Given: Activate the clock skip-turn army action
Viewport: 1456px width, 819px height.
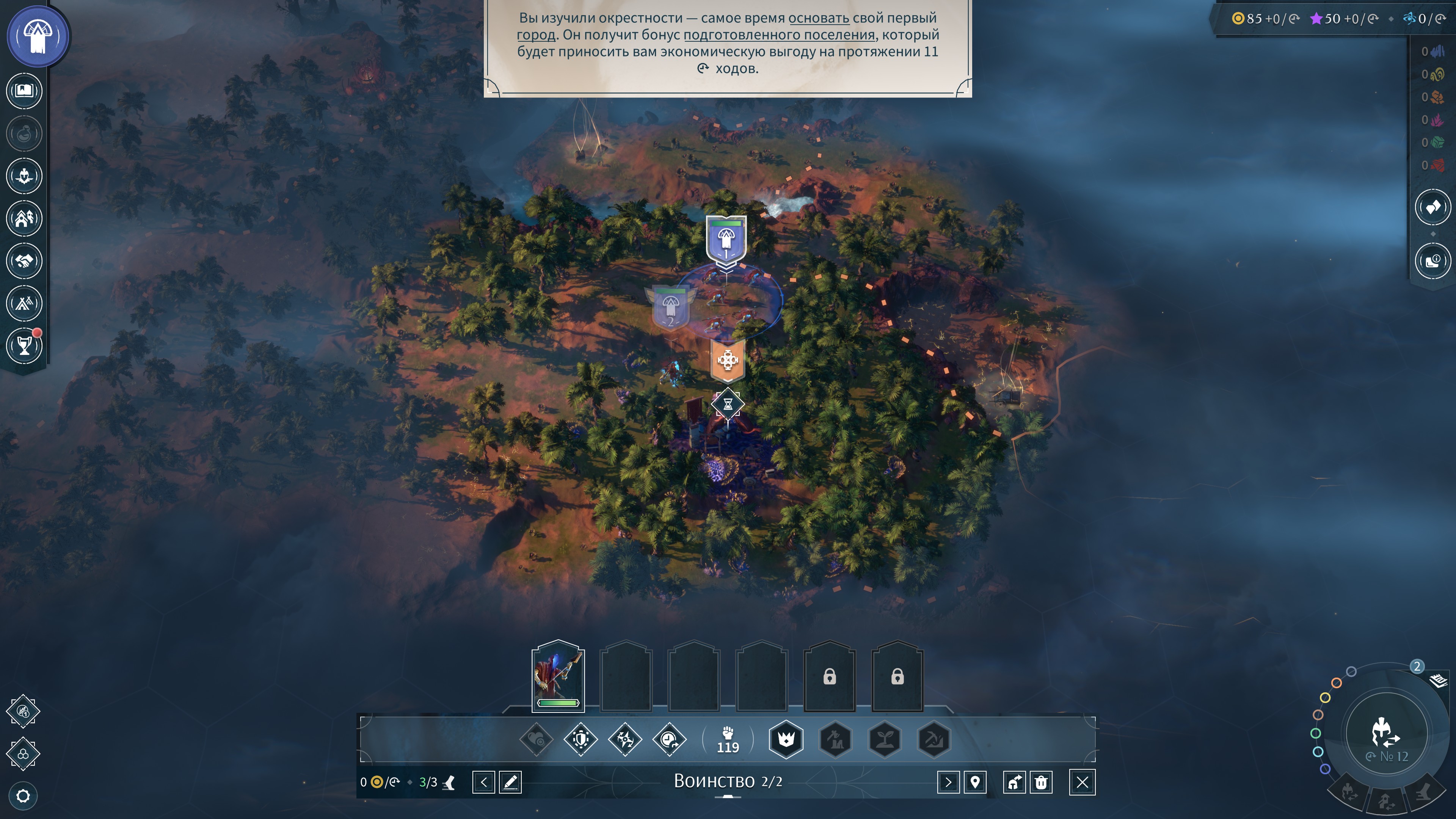Looking at the screenshot, I should (x=669, y=739).
